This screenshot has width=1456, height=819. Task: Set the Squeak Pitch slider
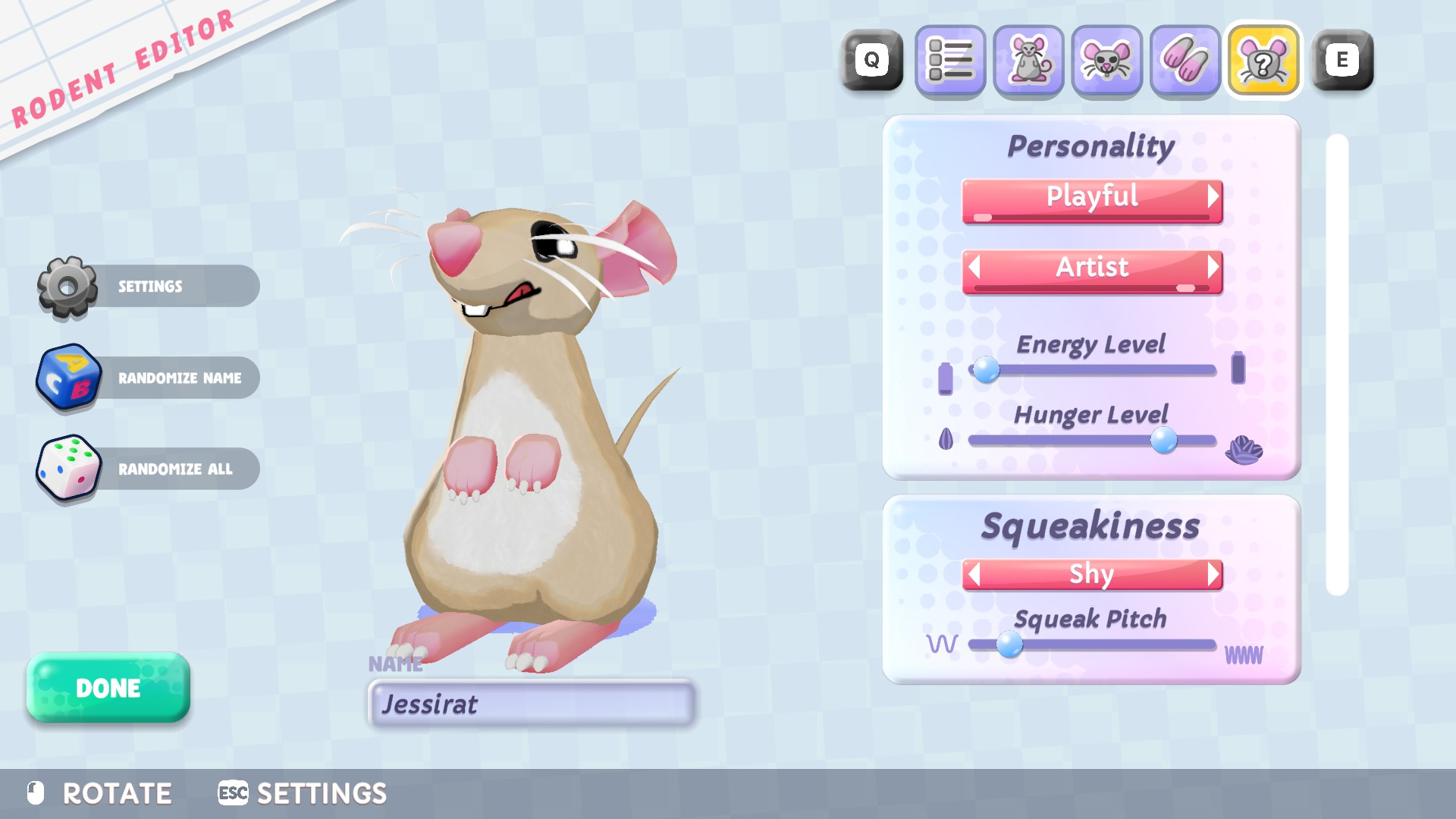[x=1009, y=645]
